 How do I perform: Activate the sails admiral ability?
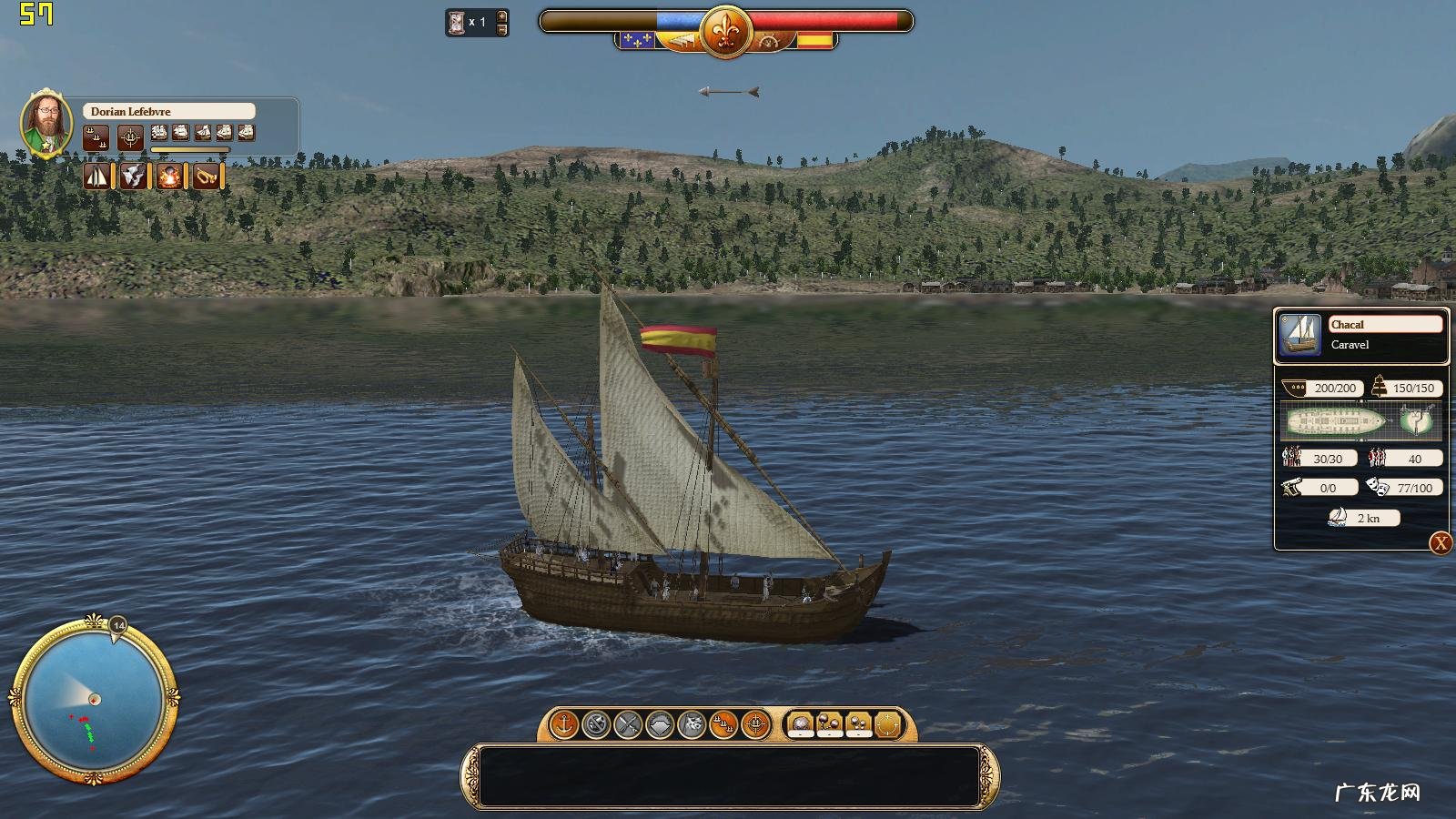(96, 176)
